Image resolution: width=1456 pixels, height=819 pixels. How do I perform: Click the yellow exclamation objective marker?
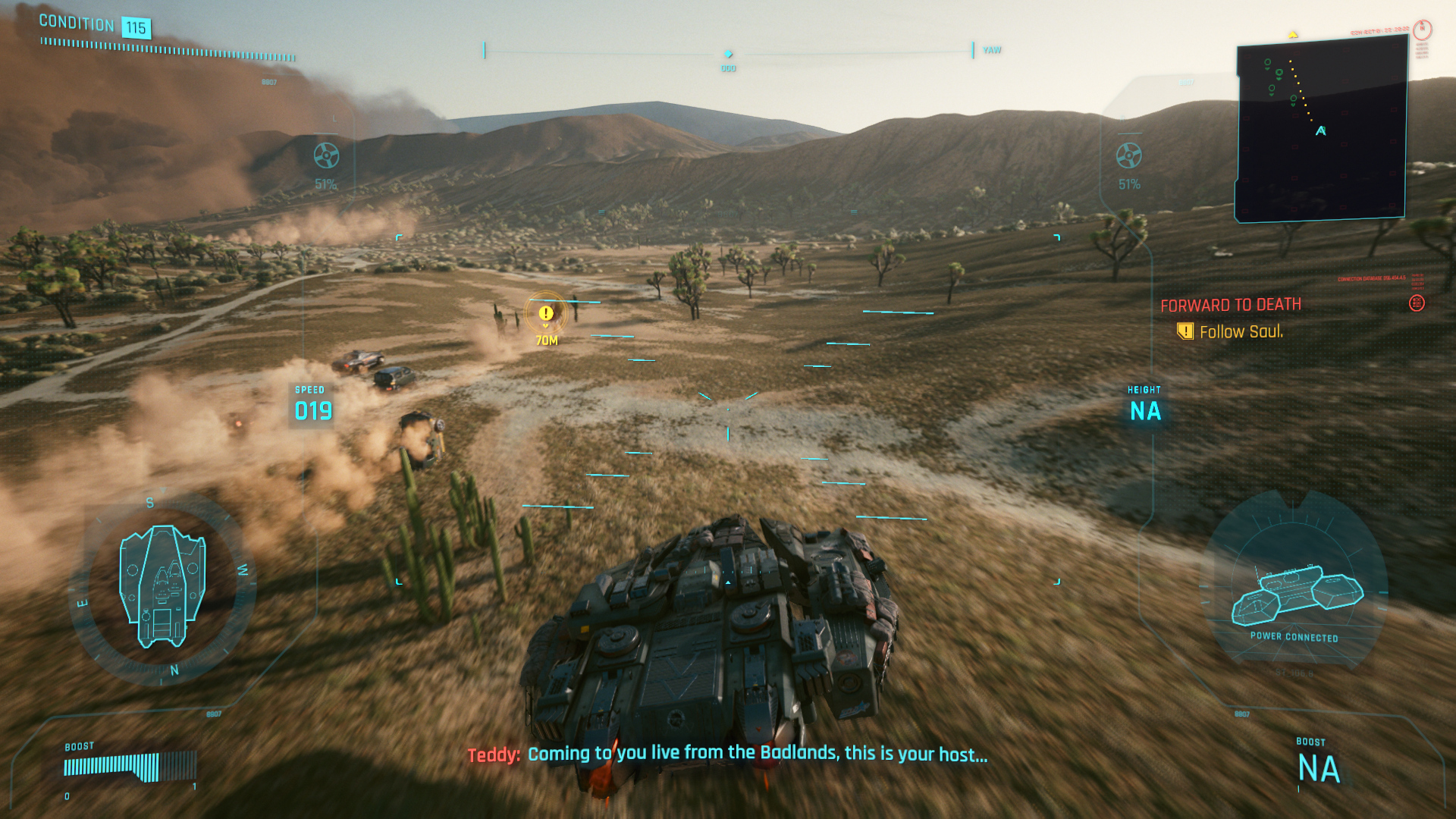546,313
